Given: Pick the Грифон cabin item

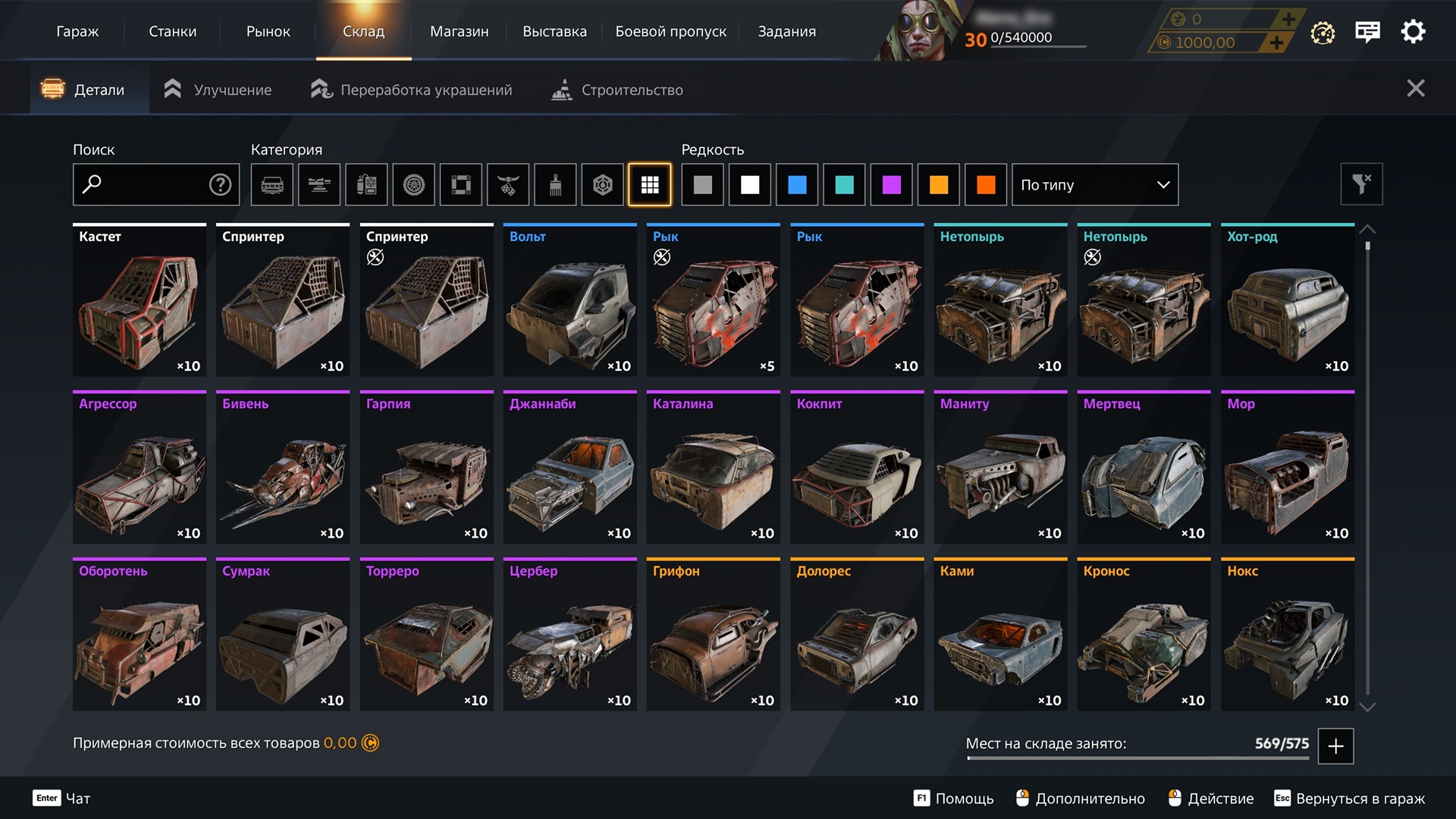Looking at the screenshot, I should click(713, 635).
